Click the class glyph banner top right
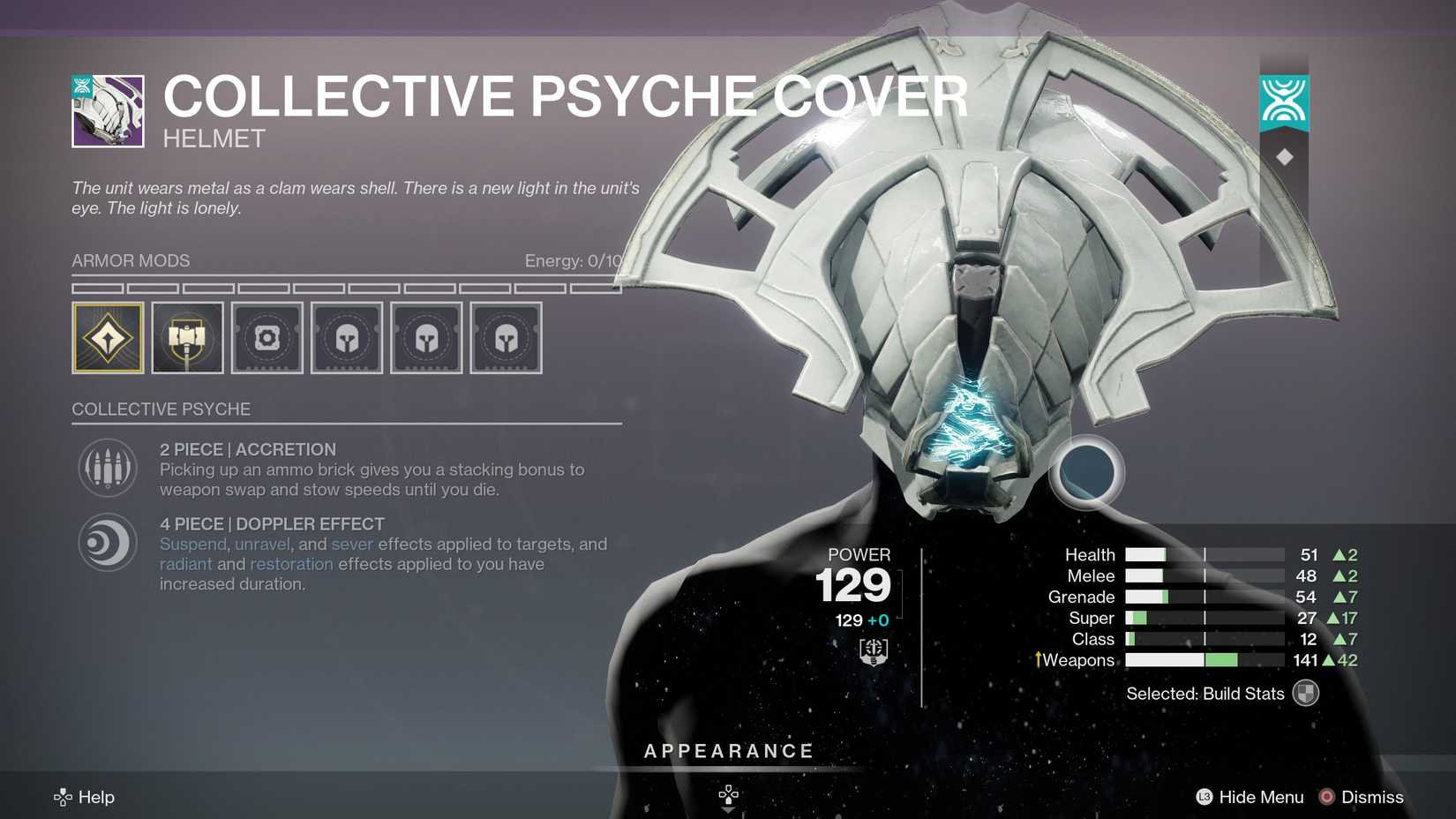The width and height of the screenshot is (1456, 819). [x=1284, y=101]
